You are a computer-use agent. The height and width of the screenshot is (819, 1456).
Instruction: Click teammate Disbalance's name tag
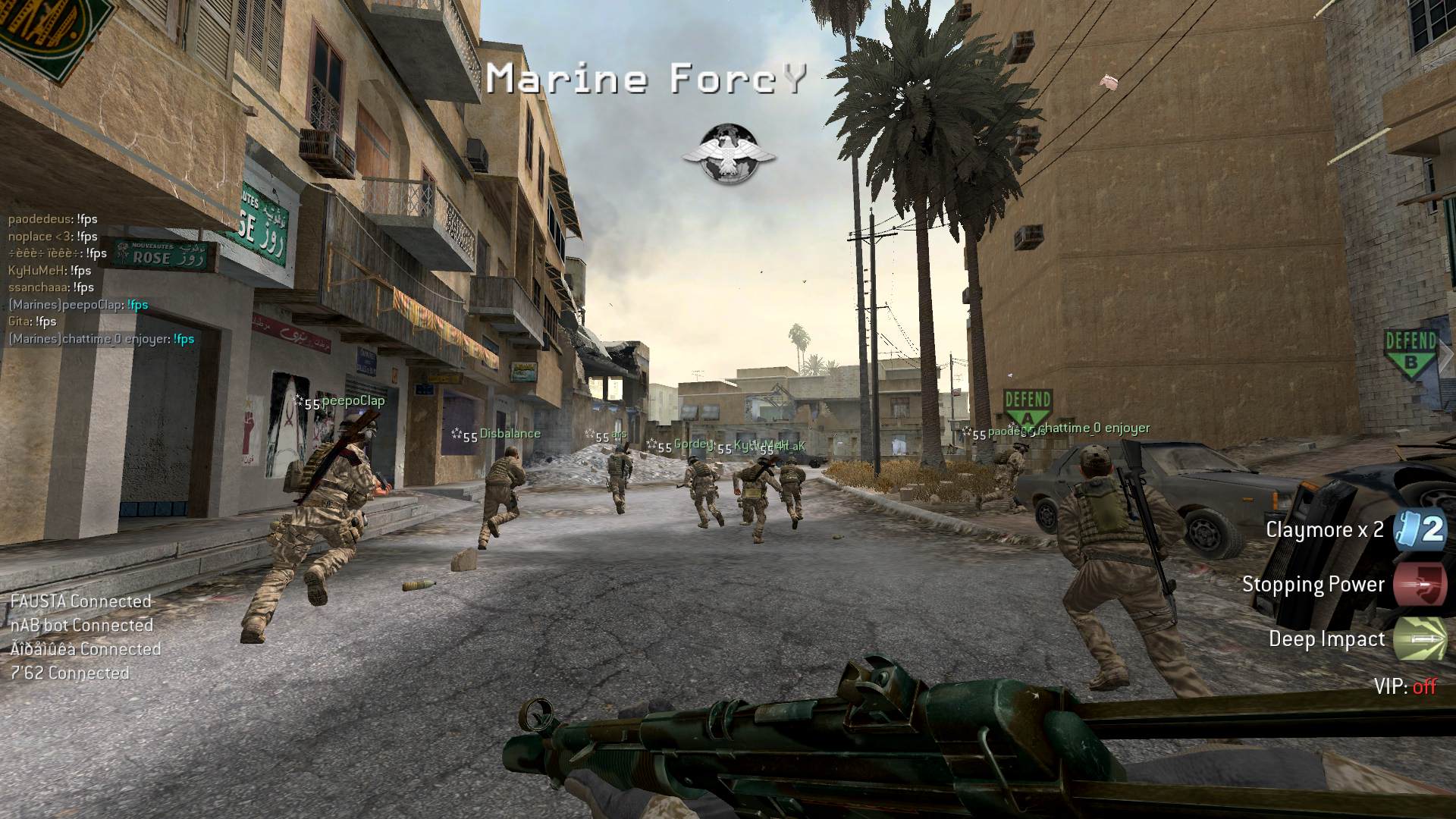tap(510, 434)
